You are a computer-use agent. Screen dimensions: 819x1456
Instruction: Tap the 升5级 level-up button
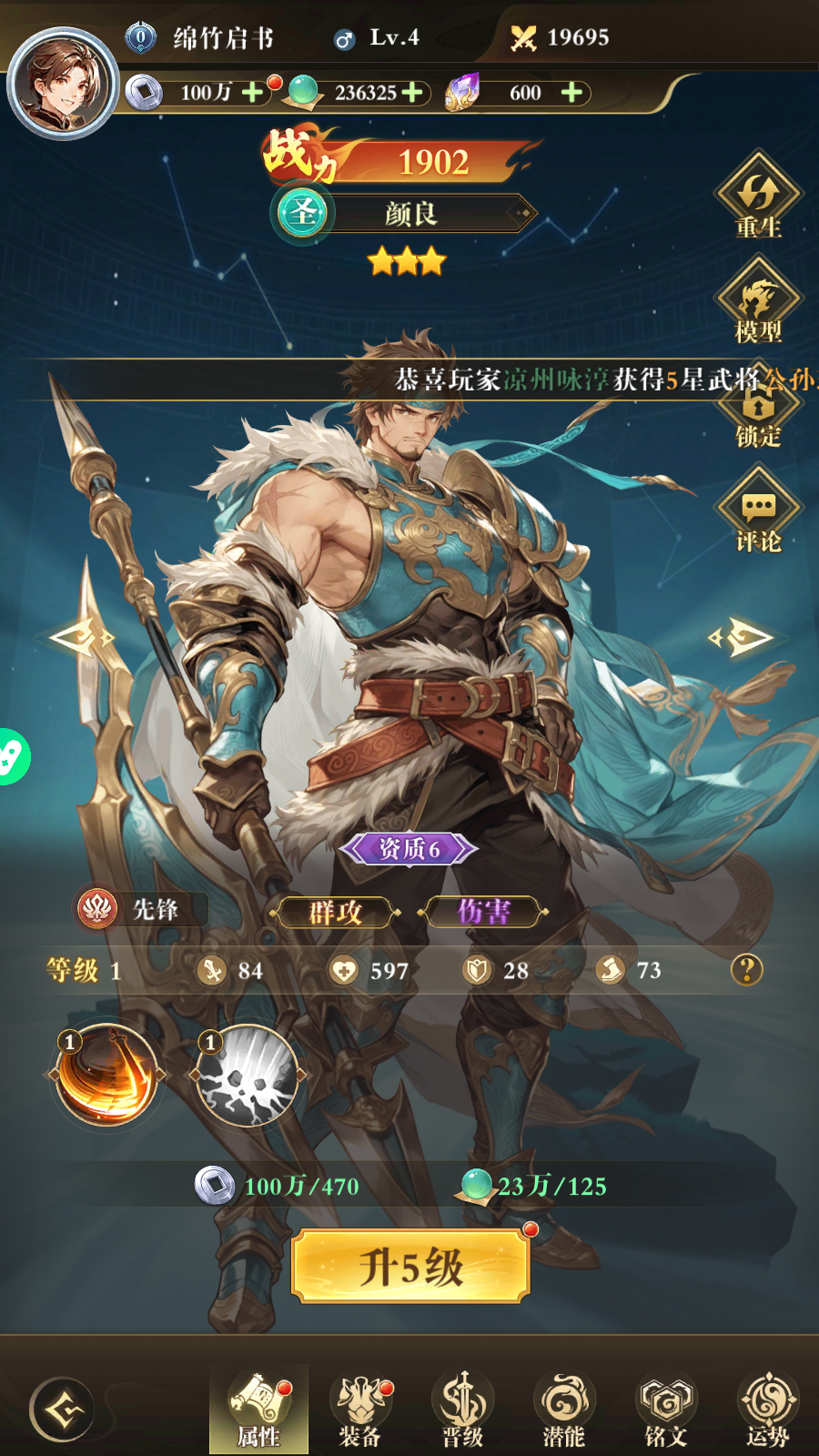click(x=410, y=1266)
